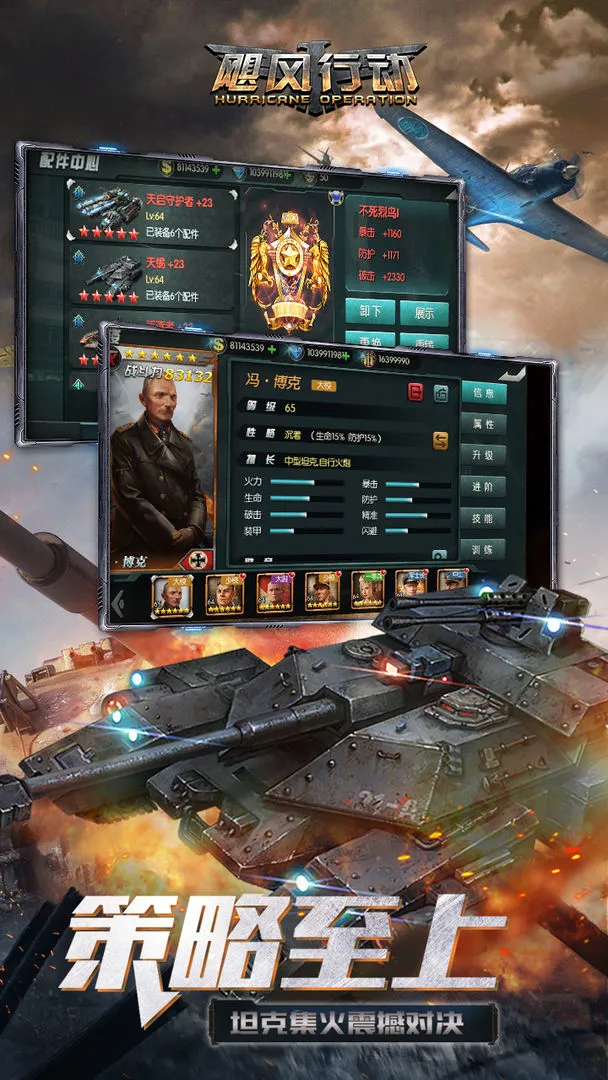Add gold via the green plus beside 81143539
The width and height of the screenshot is (608, 1080).
click(274, 347)
